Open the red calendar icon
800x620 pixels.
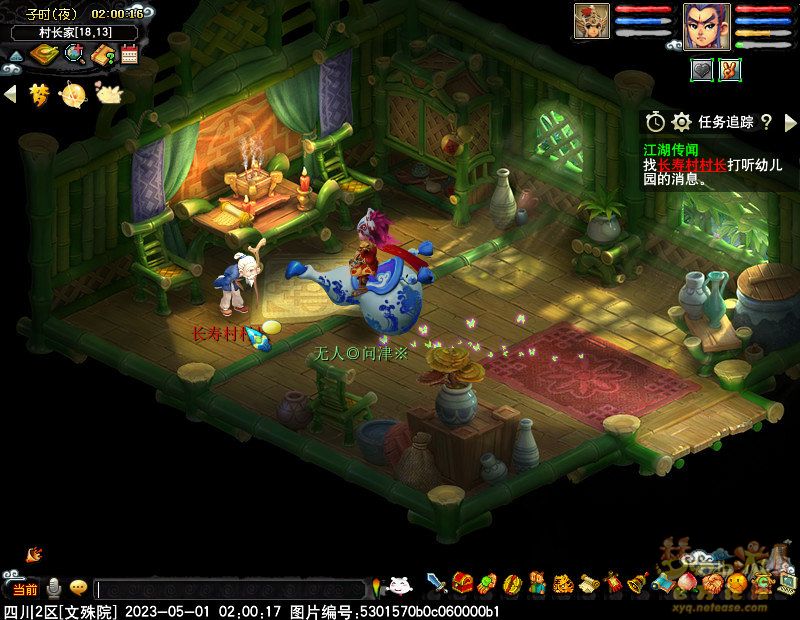(x=130, y=54)
